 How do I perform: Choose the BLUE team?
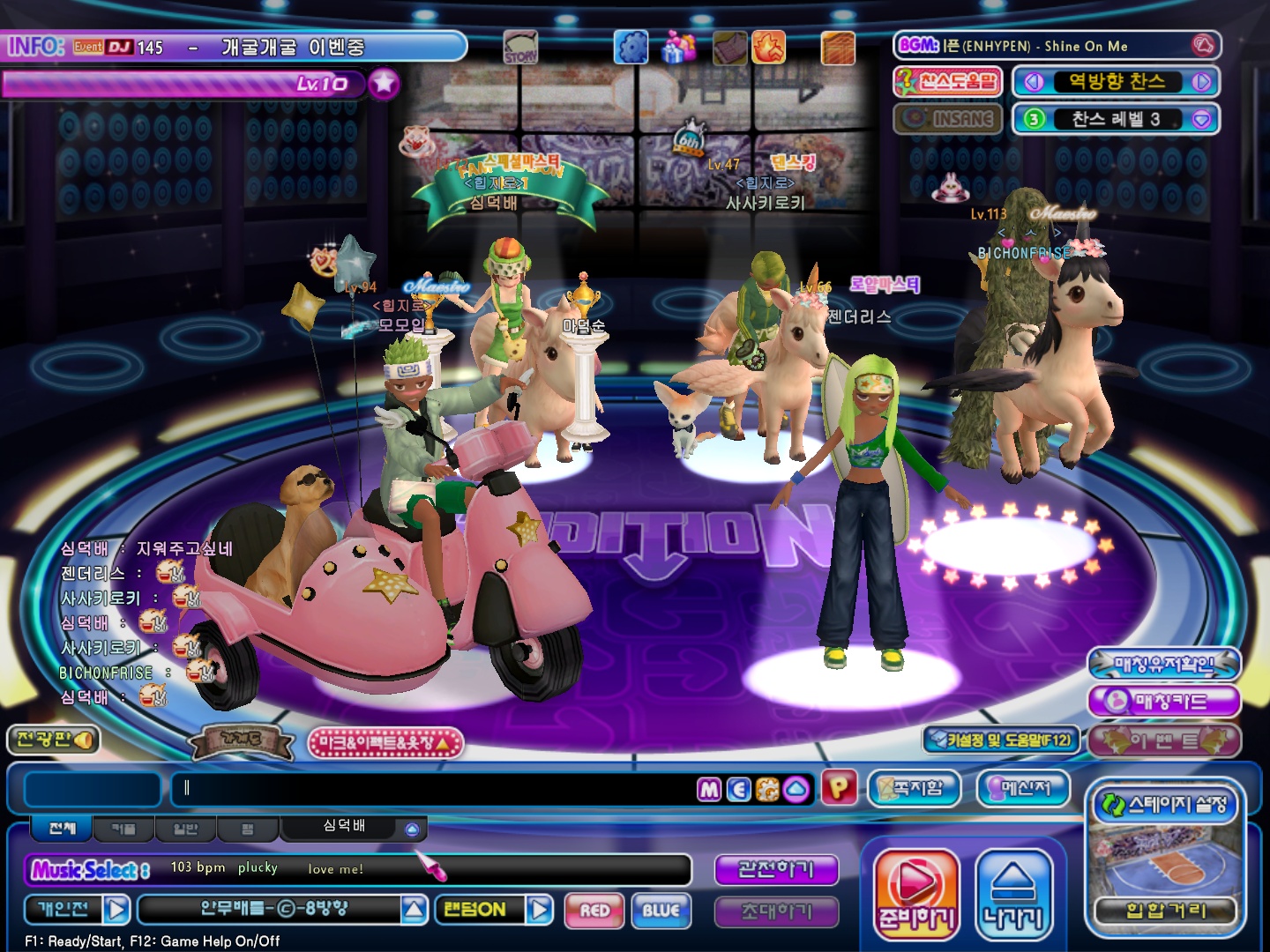[661, 911]
